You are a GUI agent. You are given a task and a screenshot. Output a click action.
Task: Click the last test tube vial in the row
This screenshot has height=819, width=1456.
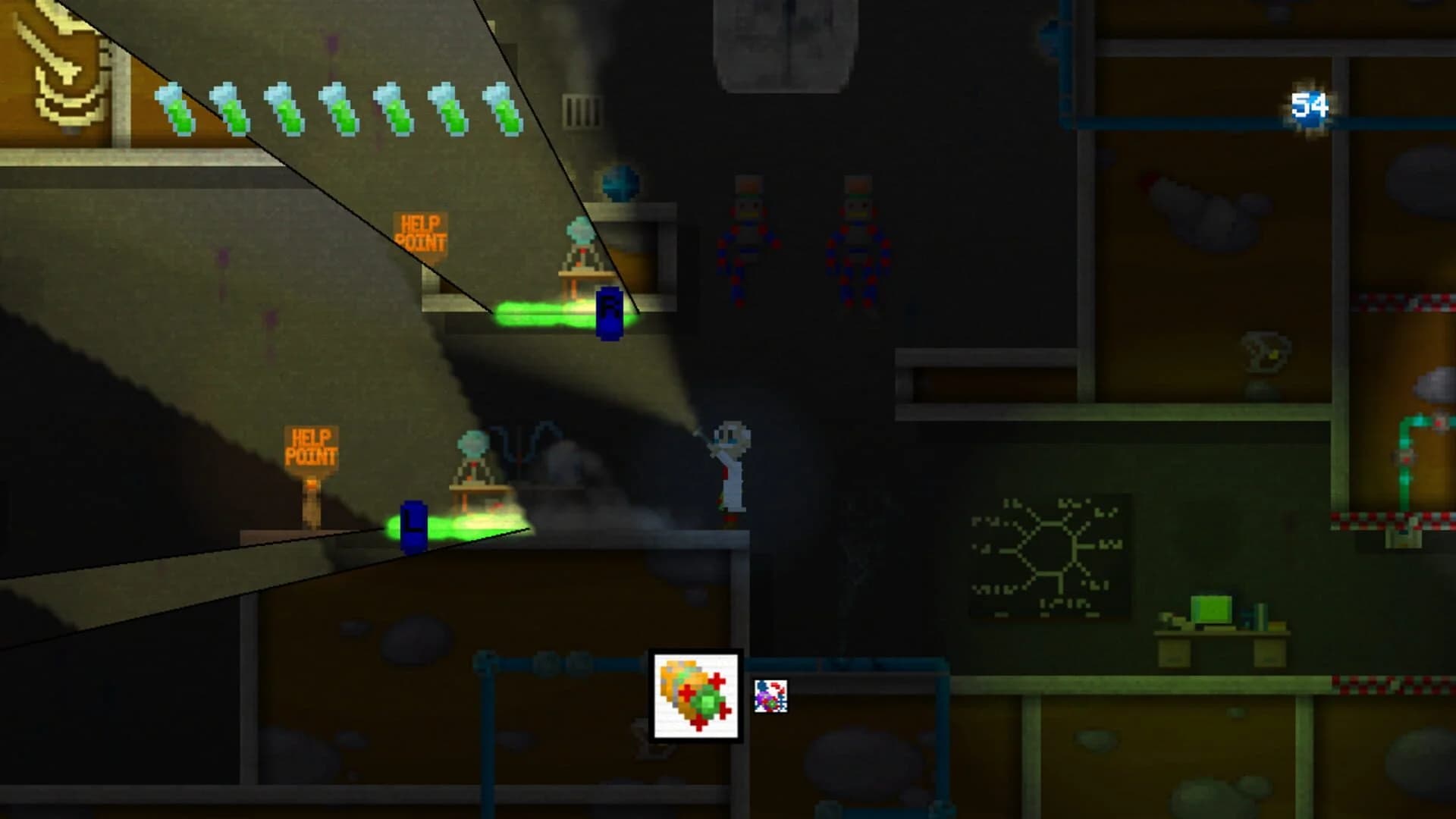(500, 108)
